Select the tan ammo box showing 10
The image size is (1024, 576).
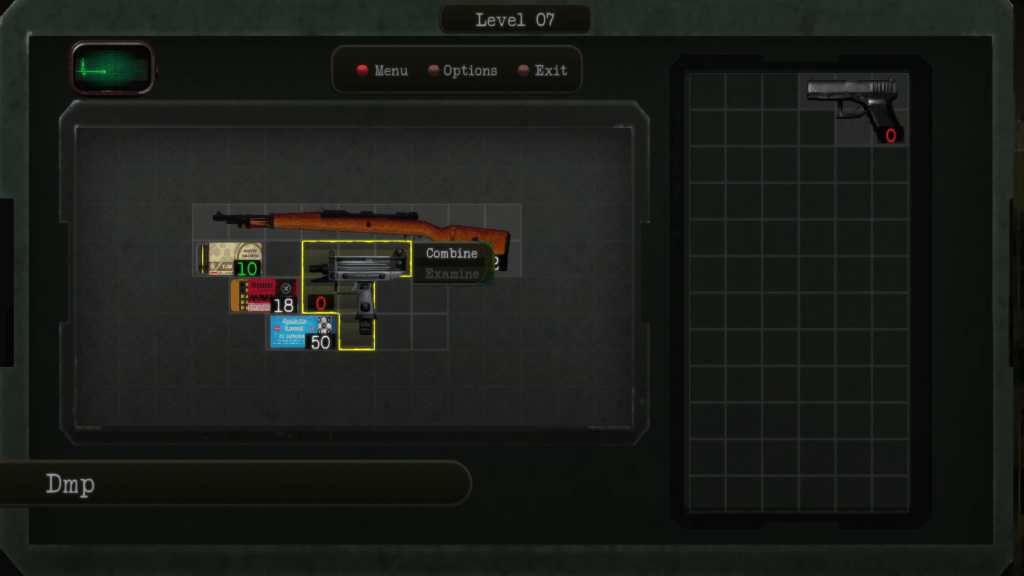pyautogui.click(x=229, y=259)
